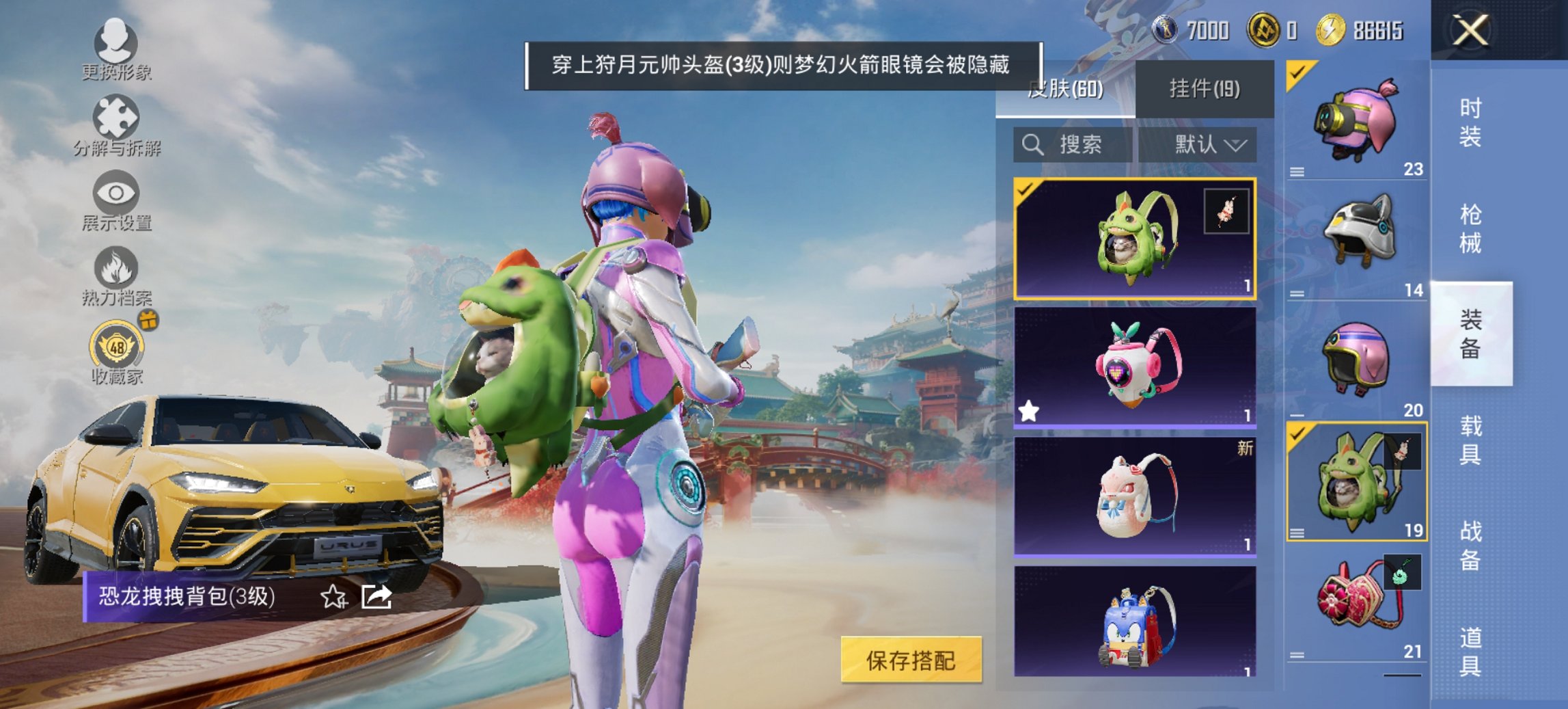Open 展示设置 display settings
The height and width of the screenshot is (709, 1568).
pyautogui.click(x=118, y=201)
